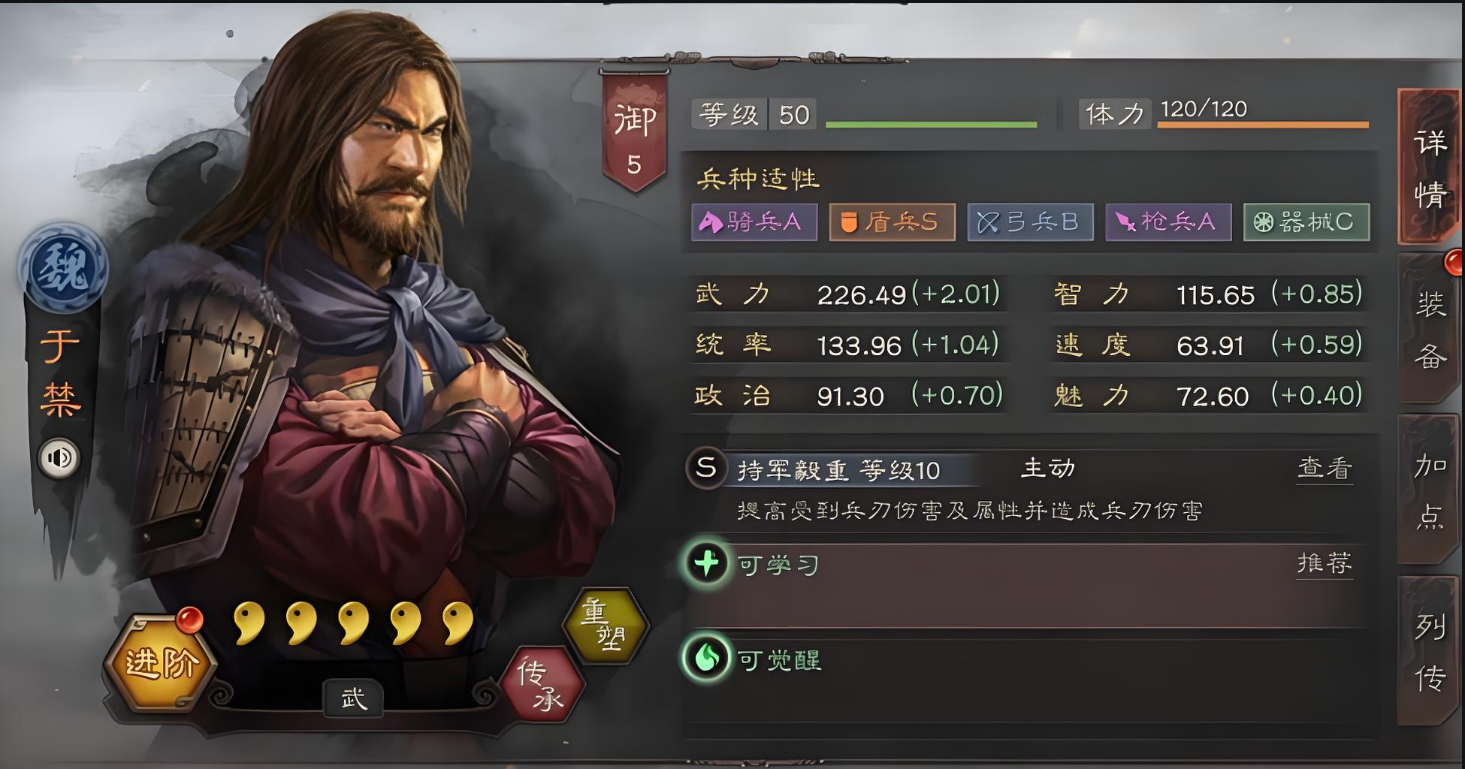The width and height of the screenshot is (1465, 769).
Task: Select the 枪兵A spearman aptitude icon
Action: pyautogui.click(x=1168, y=222)
